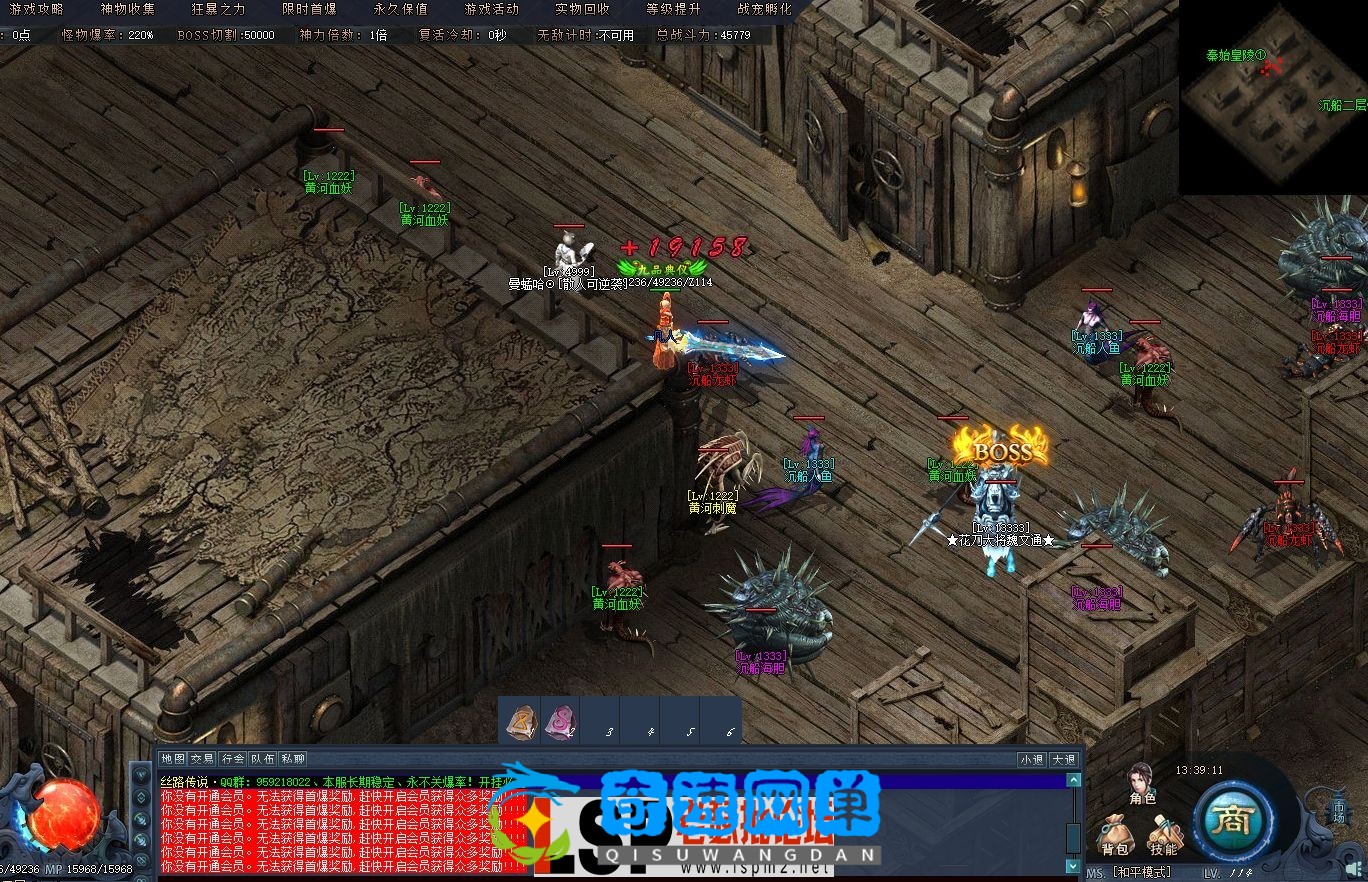Open the 交易 trade button
This screenshot has width=1368, height=882.
(x=203, y=759)
